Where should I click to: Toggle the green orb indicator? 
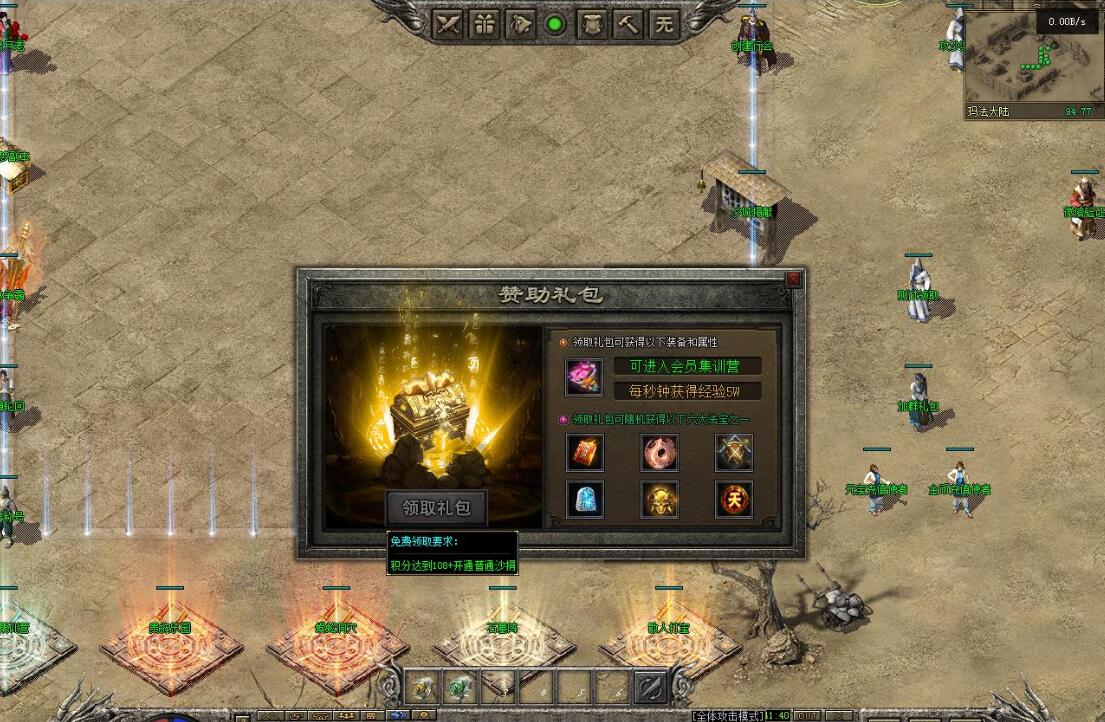556,25
